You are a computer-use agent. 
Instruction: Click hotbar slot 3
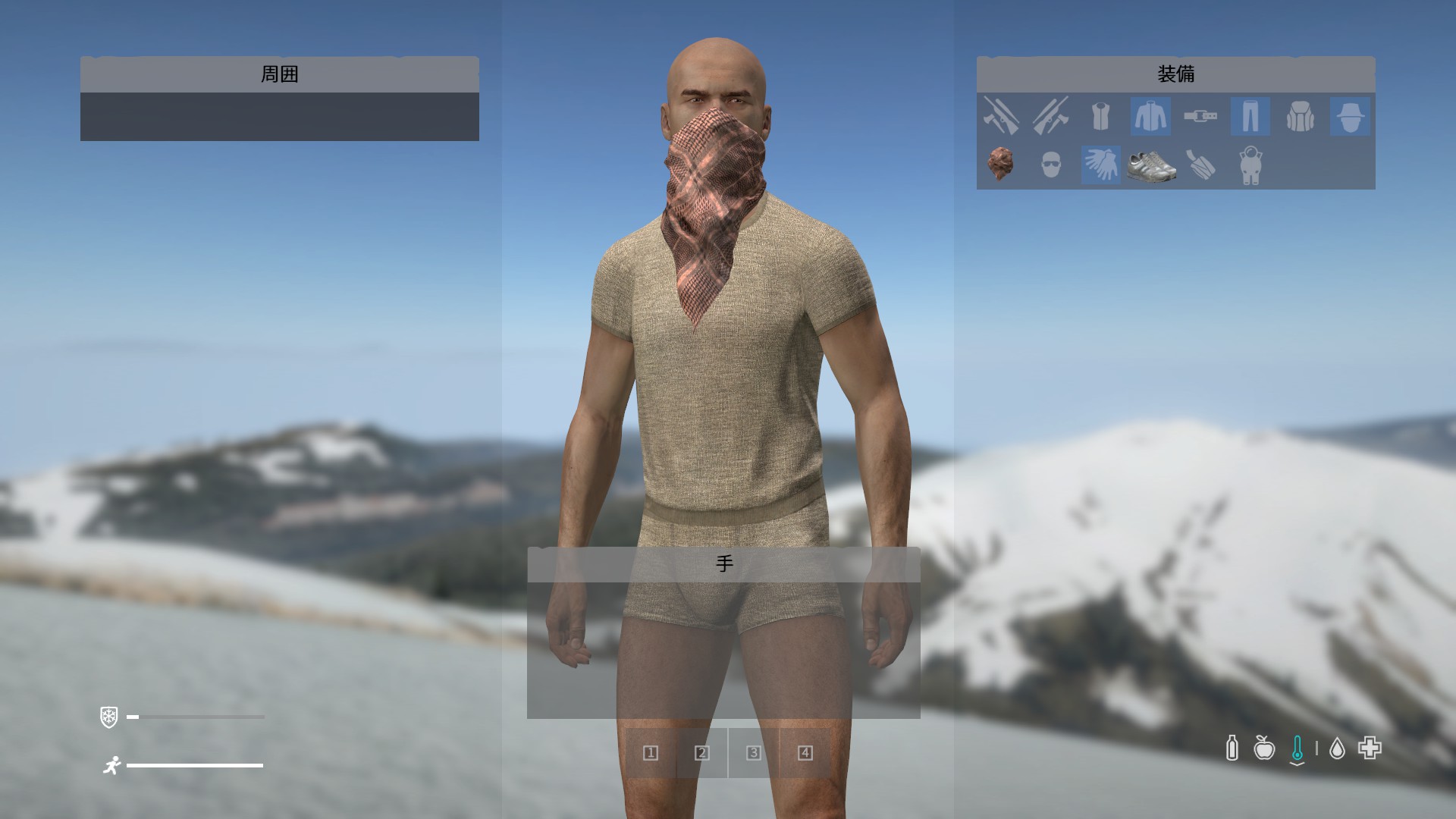(x=754, y=753)
